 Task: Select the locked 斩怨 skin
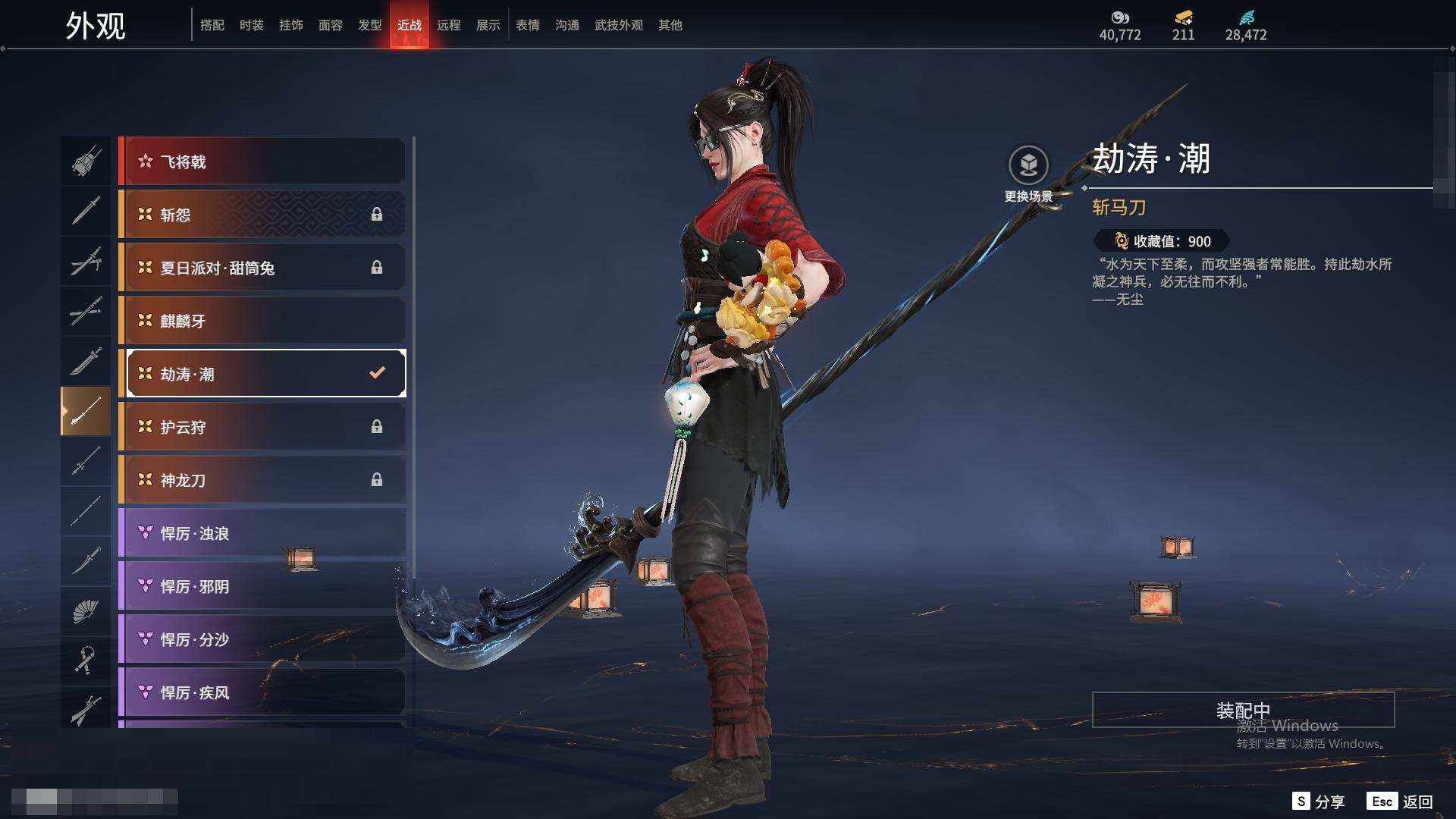(x=262, y=215)
